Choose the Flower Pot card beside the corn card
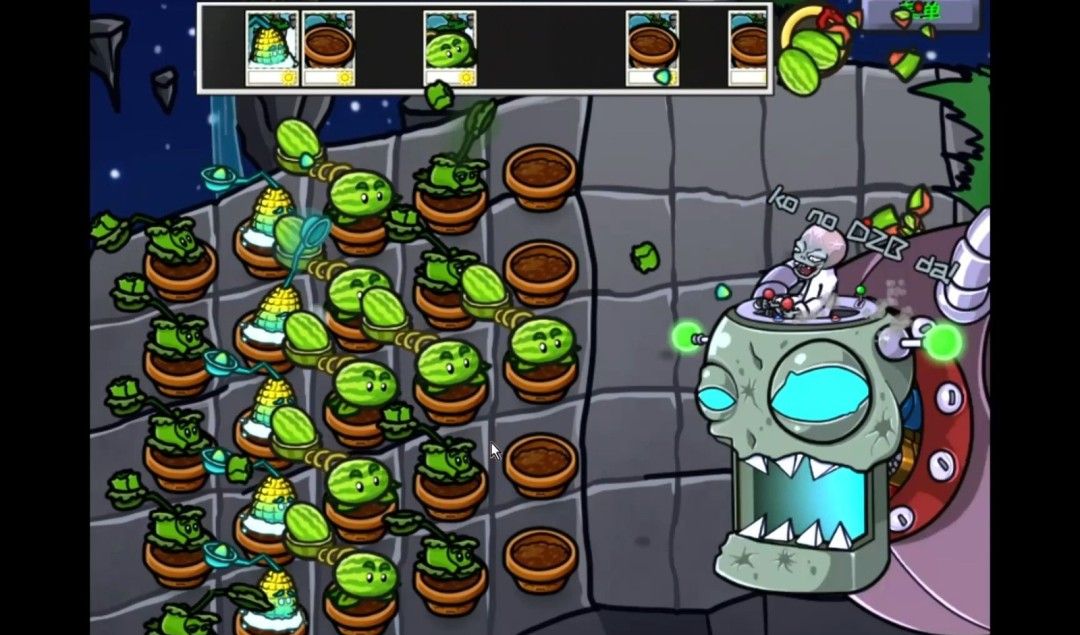The height and width of the screenshot is (635, 1080). (x=329, y=48)
